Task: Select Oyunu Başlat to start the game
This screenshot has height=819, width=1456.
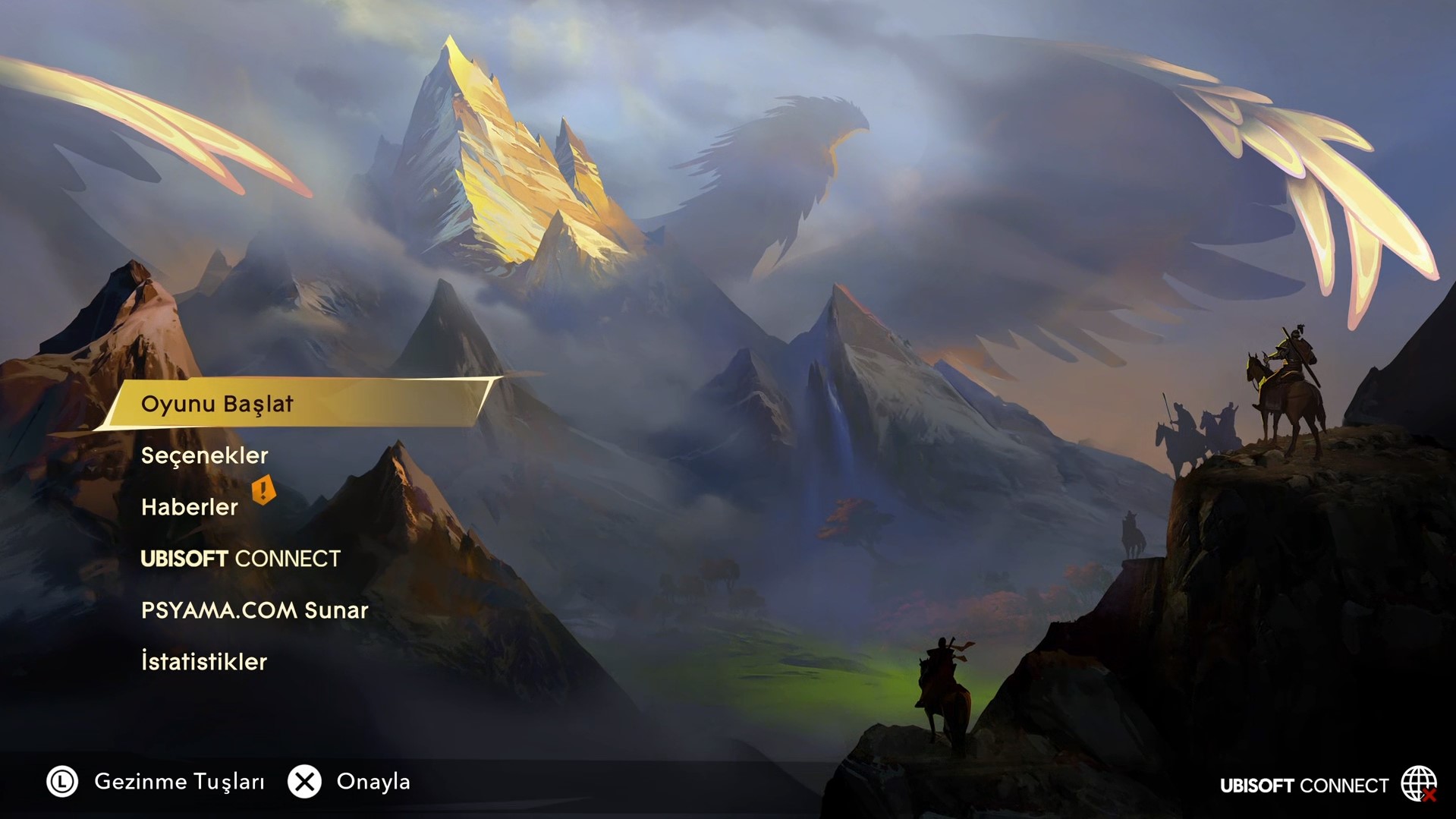Action: click(218, 404)
